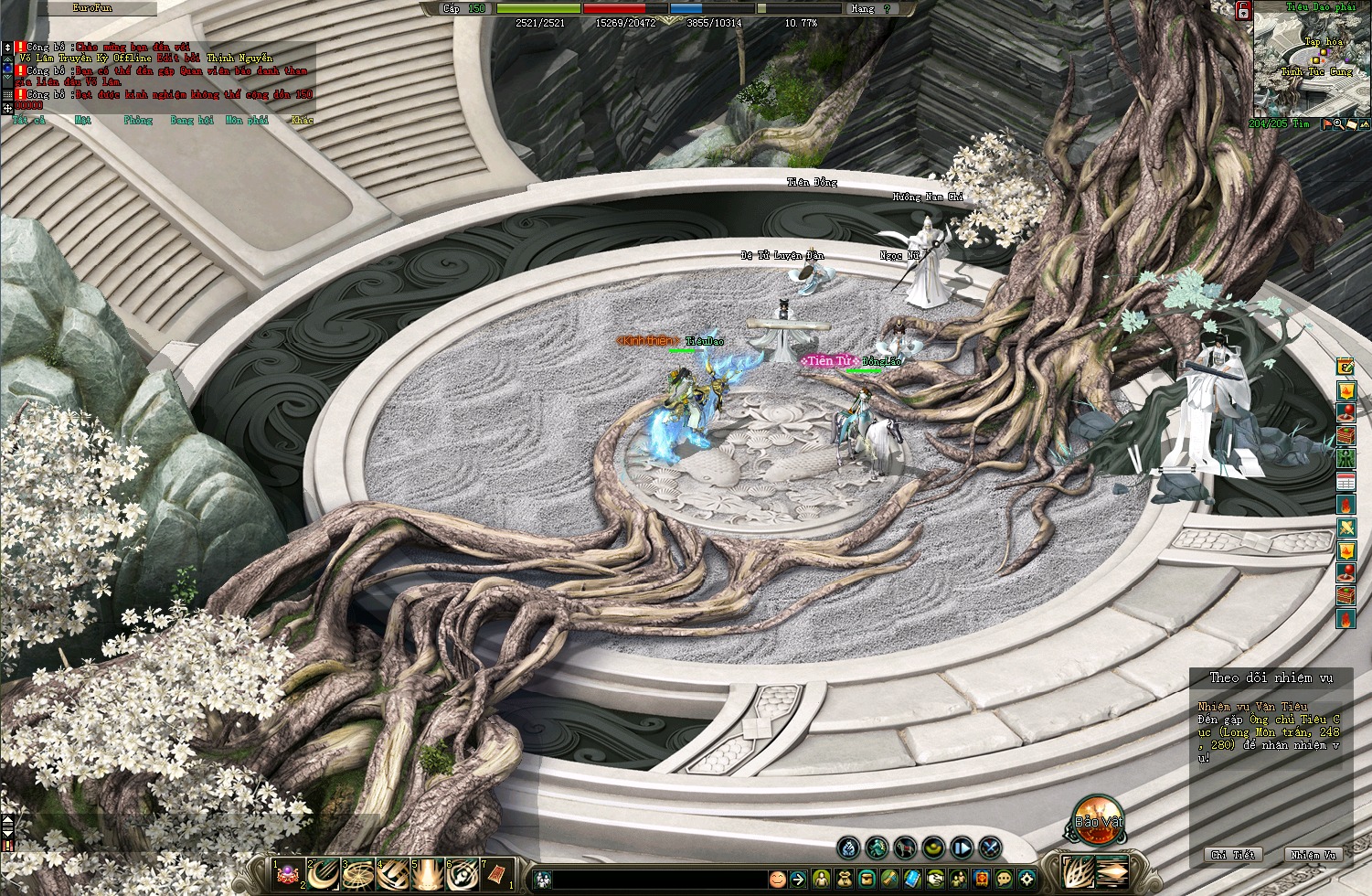Trigger the golden light pillar skill, slot 5

[429, 874]
